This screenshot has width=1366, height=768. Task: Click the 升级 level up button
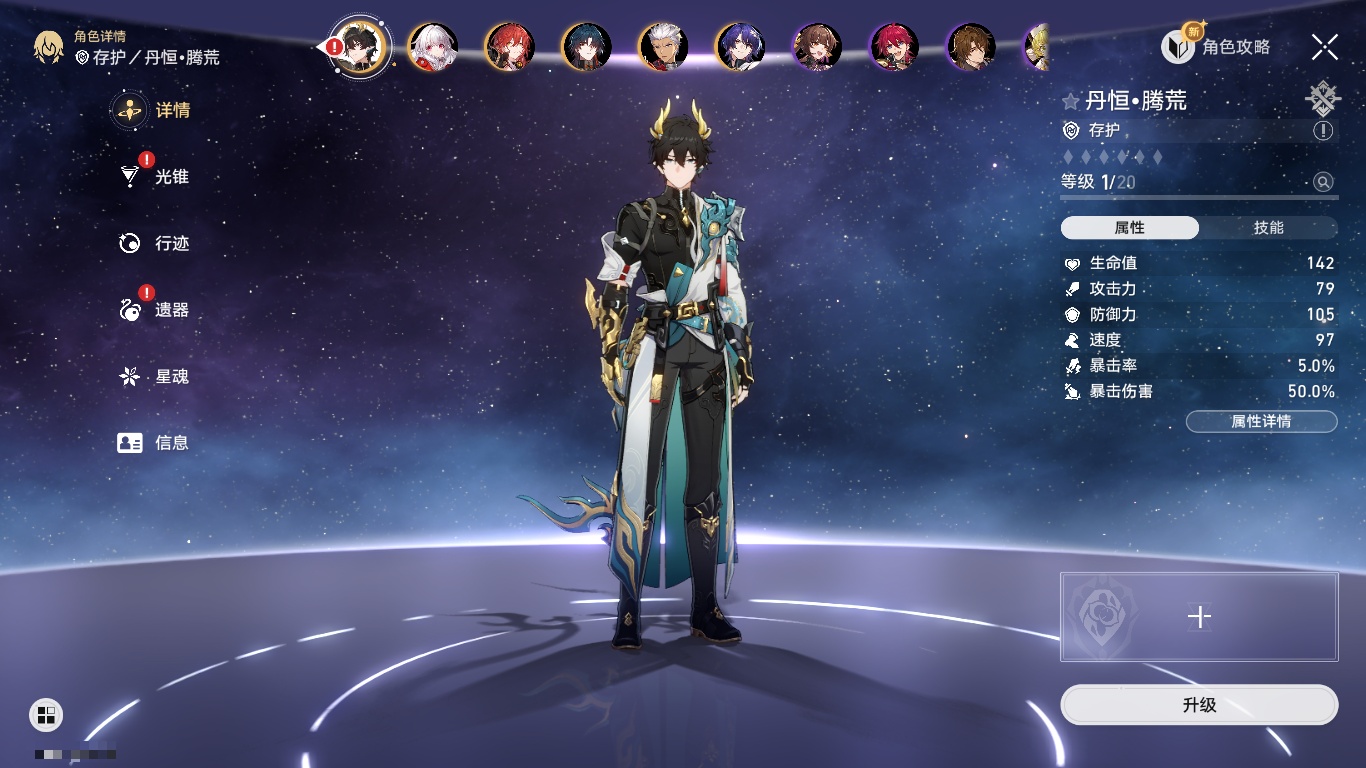1199,705
